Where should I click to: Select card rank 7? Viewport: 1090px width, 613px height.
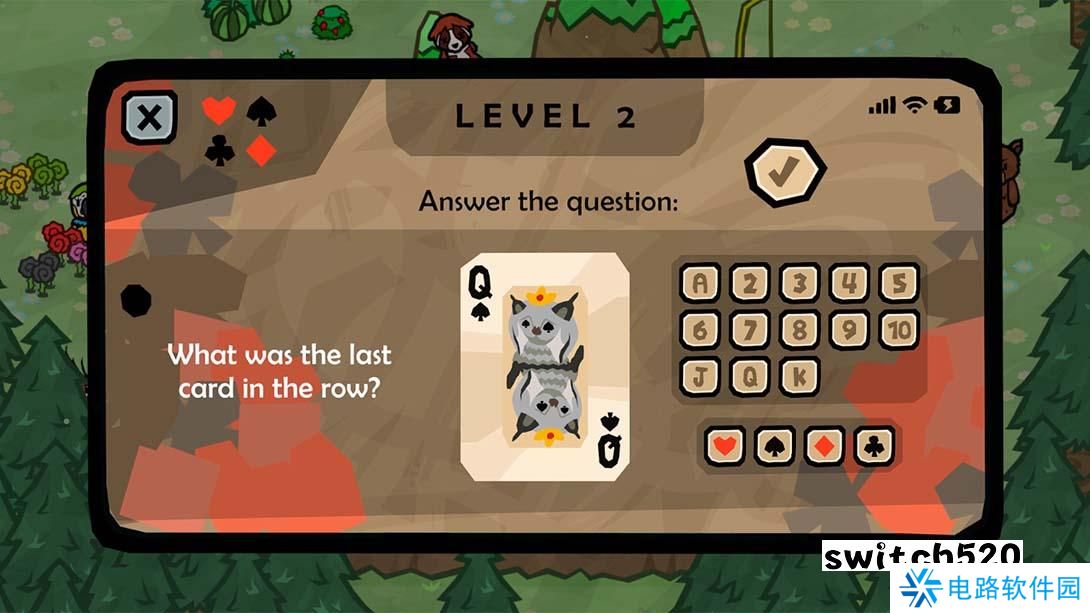tap(749, 330)
